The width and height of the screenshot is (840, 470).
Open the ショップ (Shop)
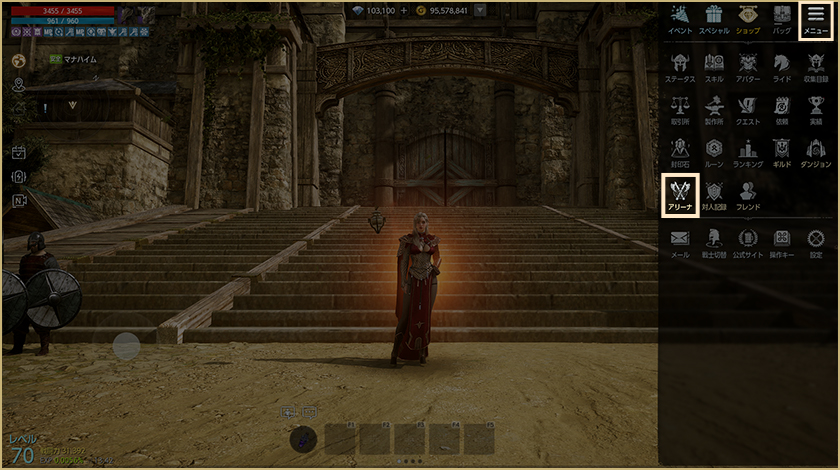coord(748,19)
